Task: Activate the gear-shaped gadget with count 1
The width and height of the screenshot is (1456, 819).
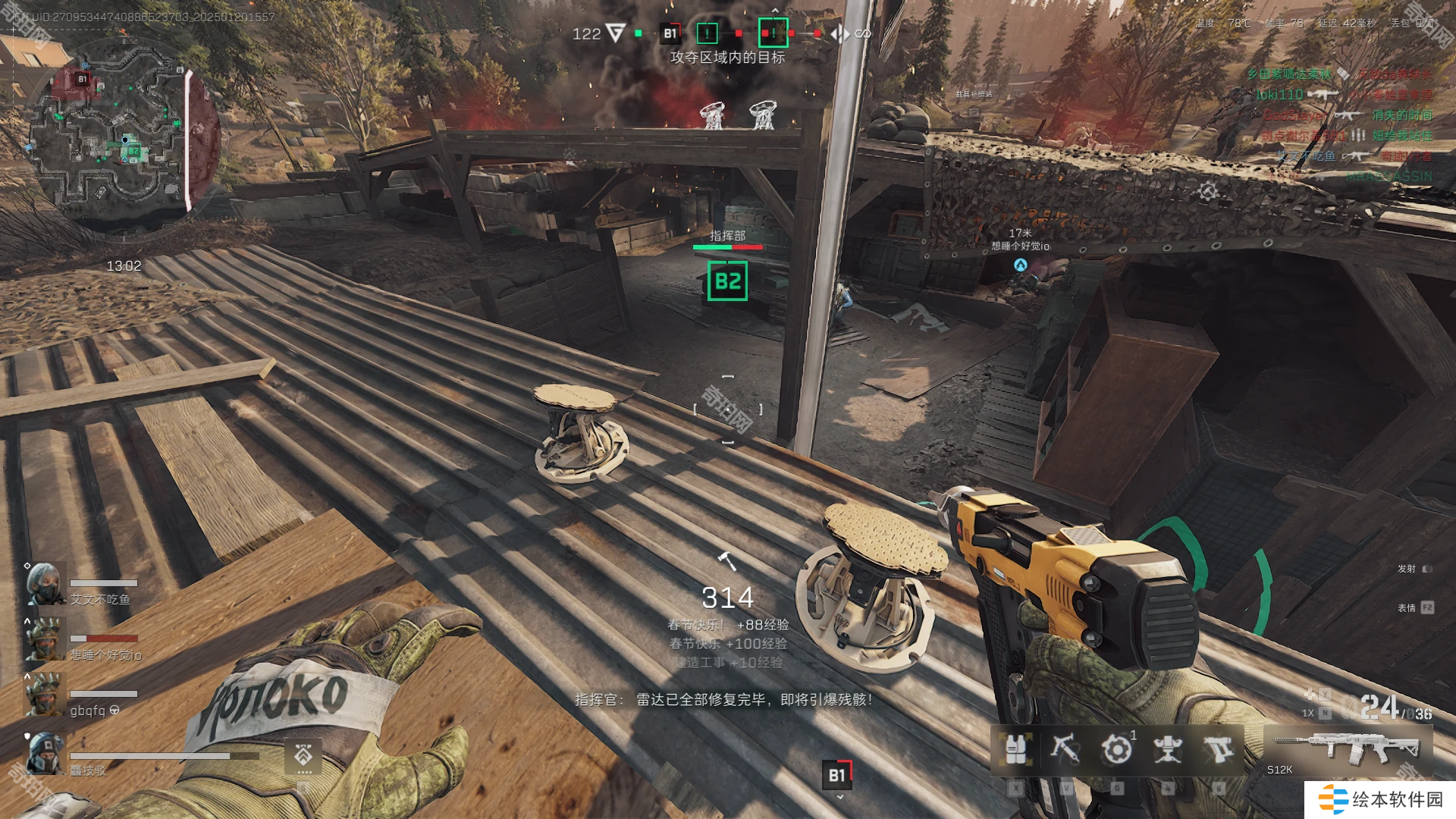Action: [x=1116, y=749]
